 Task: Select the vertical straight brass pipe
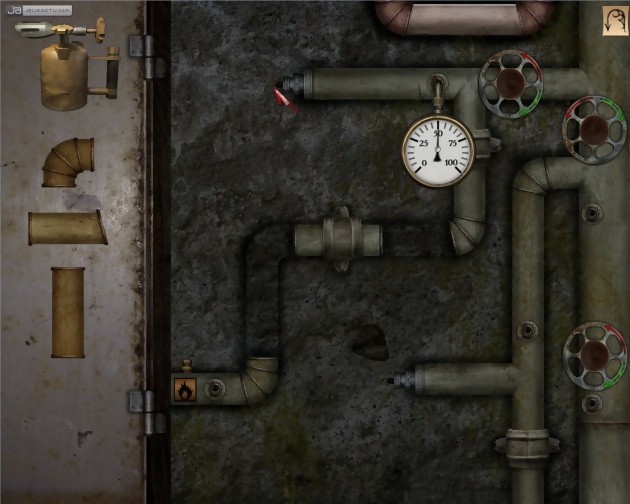click(68, 311)
